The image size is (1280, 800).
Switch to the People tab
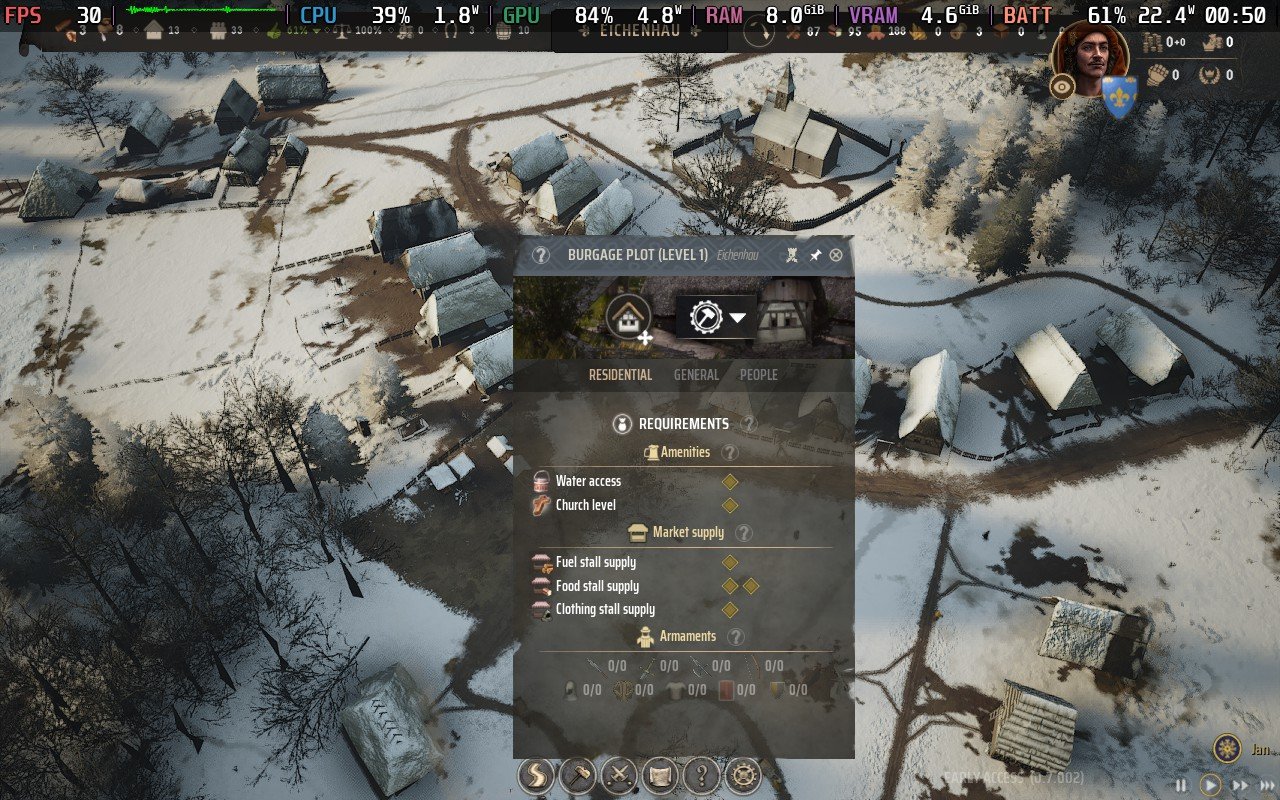point(758,375)
